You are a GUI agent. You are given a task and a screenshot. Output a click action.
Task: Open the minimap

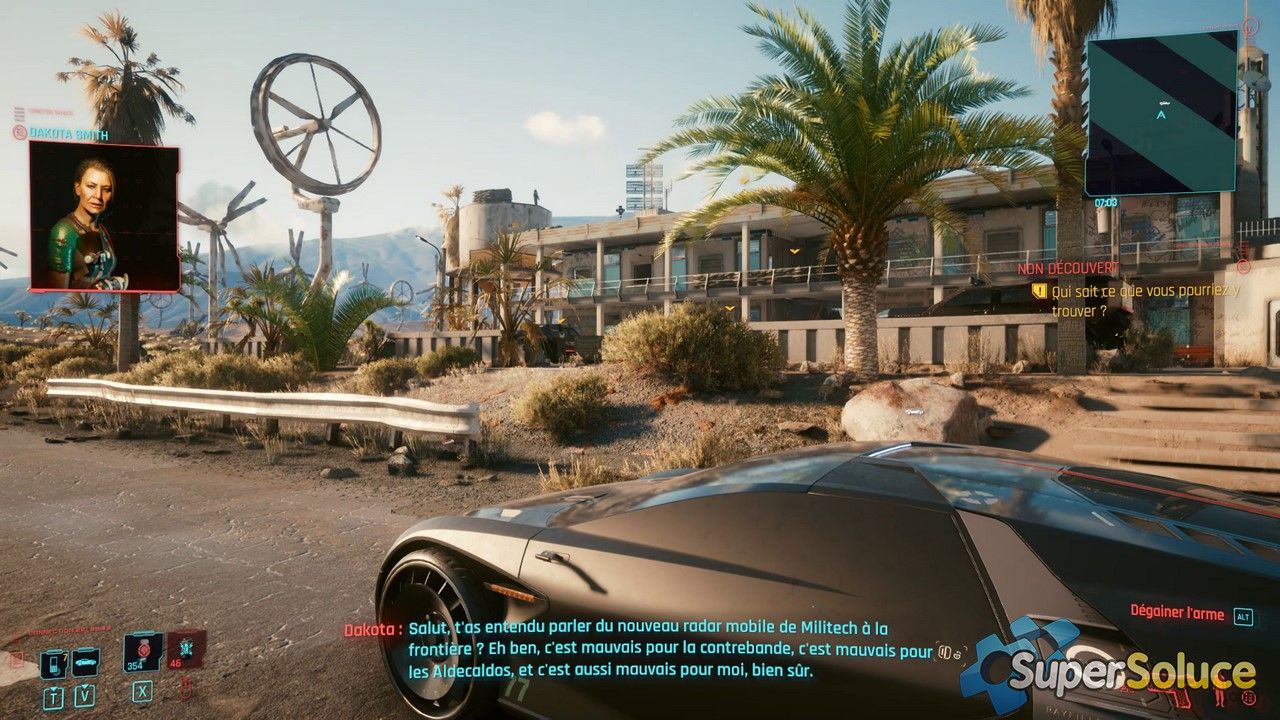[x=1161, y=112]
